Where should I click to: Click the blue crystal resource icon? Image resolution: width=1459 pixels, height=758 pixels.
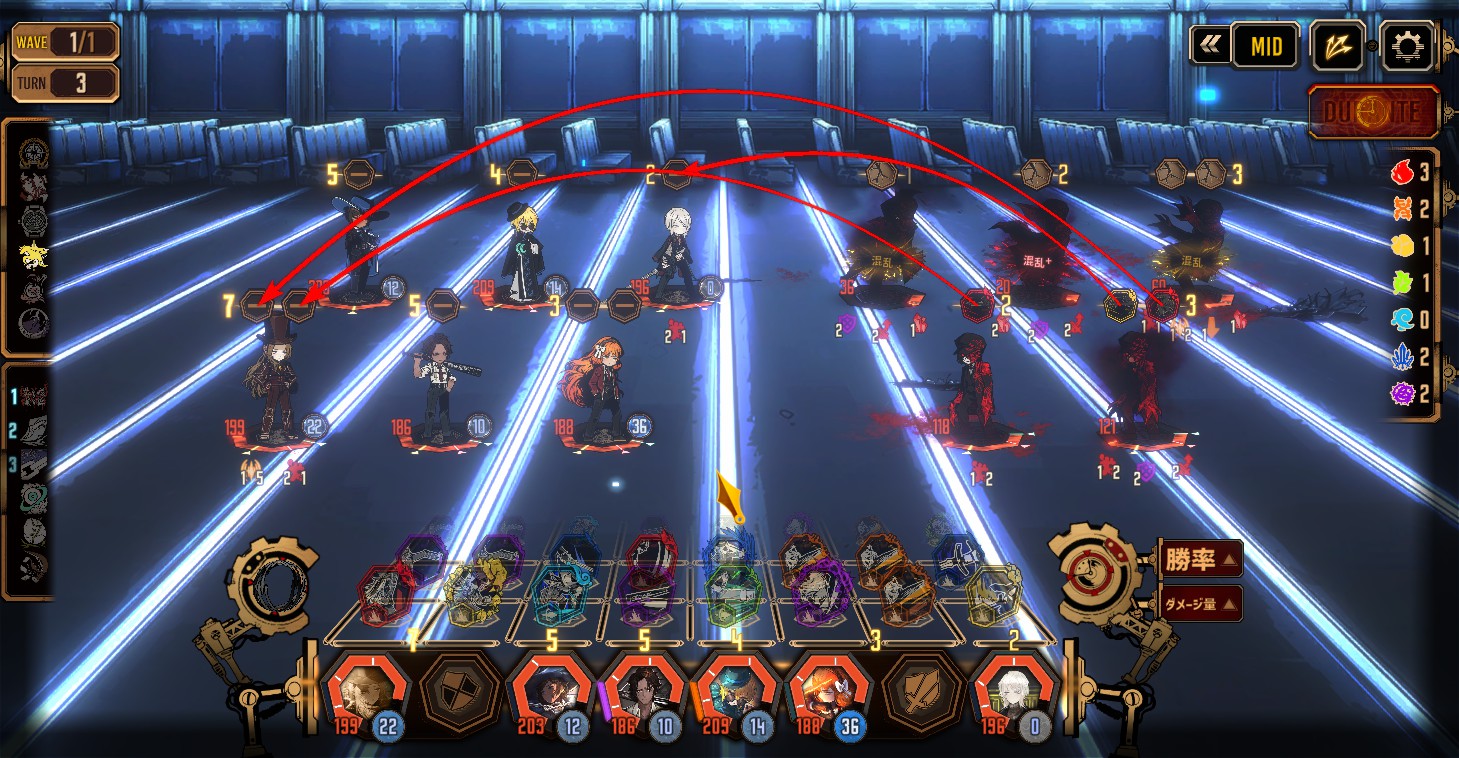[1403, 357]
